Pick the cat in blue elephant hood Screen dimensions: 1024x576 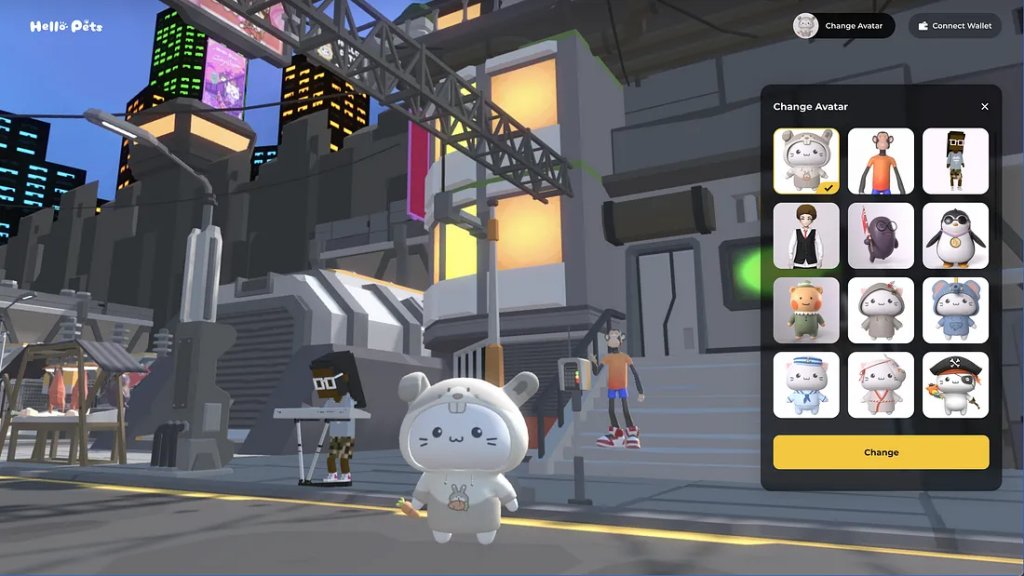click(955, 310)
